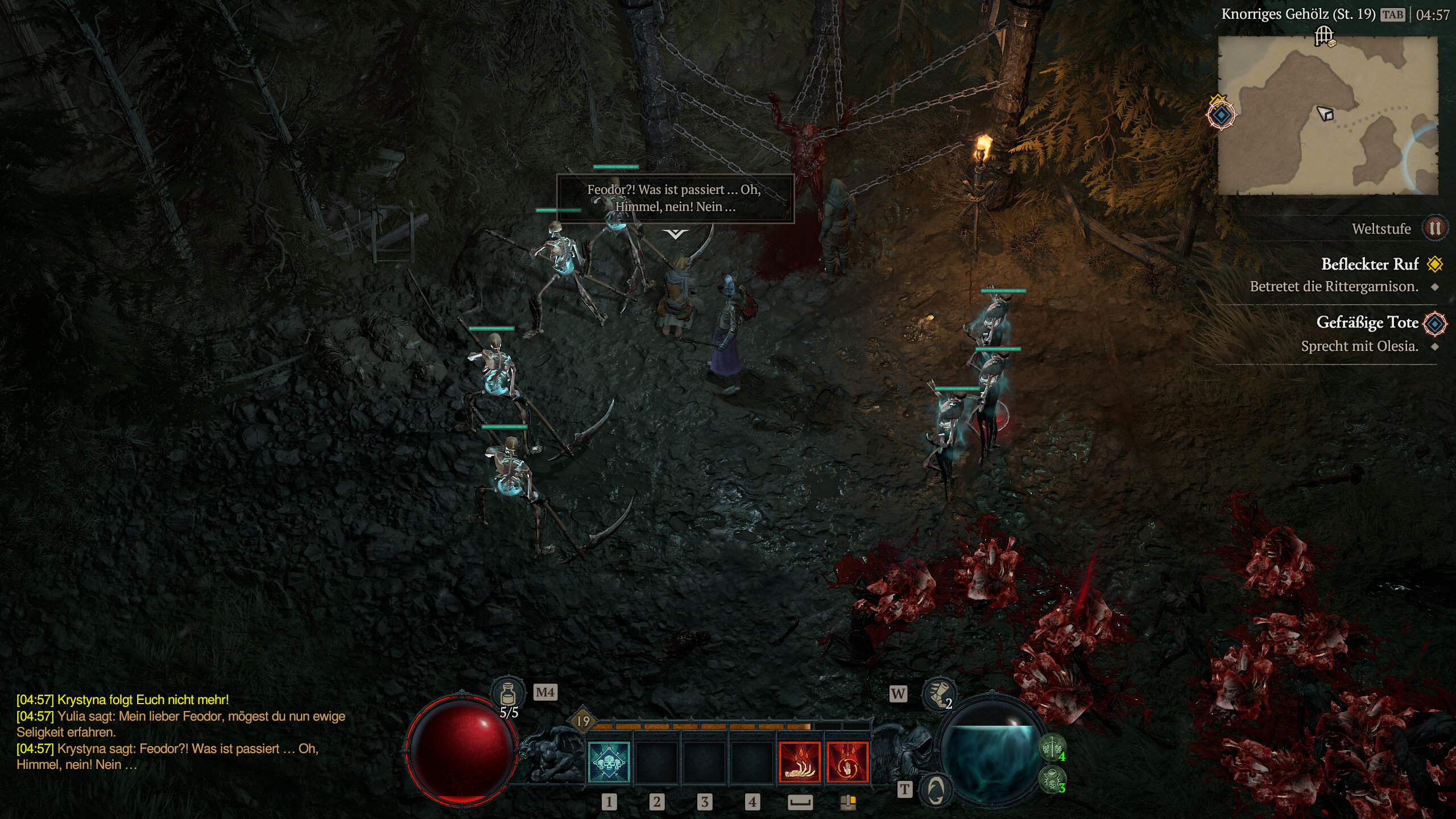Open the Gefräßige Tote quest entry
1456x819 pixels.
click(x=1367, y=322)
